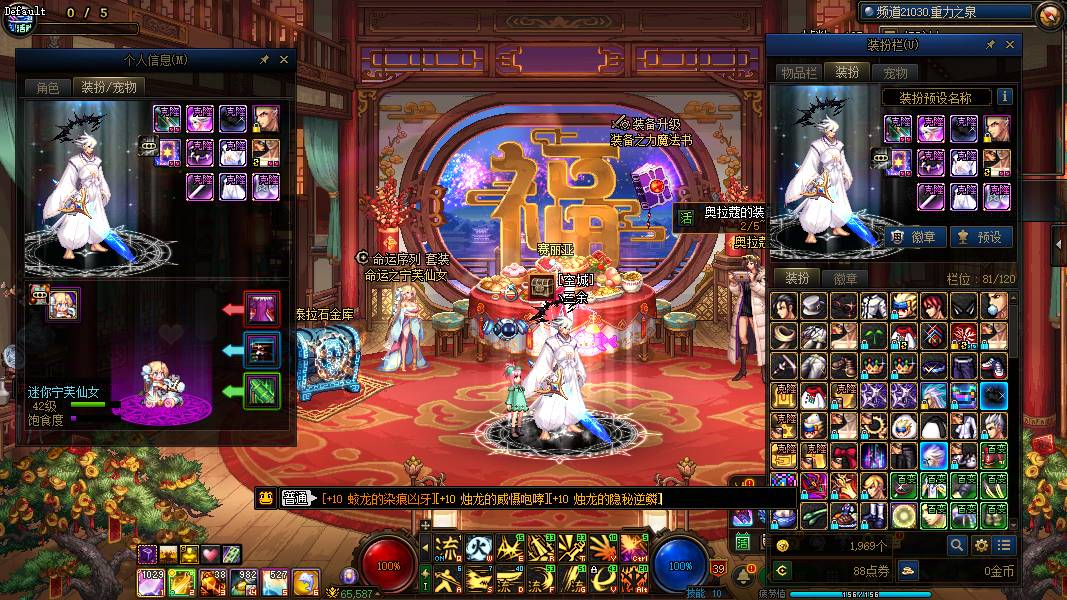Open the 宠物 tab in the inventory
This screenshot has width=1067, height=600.
click(x=895, y=73)
